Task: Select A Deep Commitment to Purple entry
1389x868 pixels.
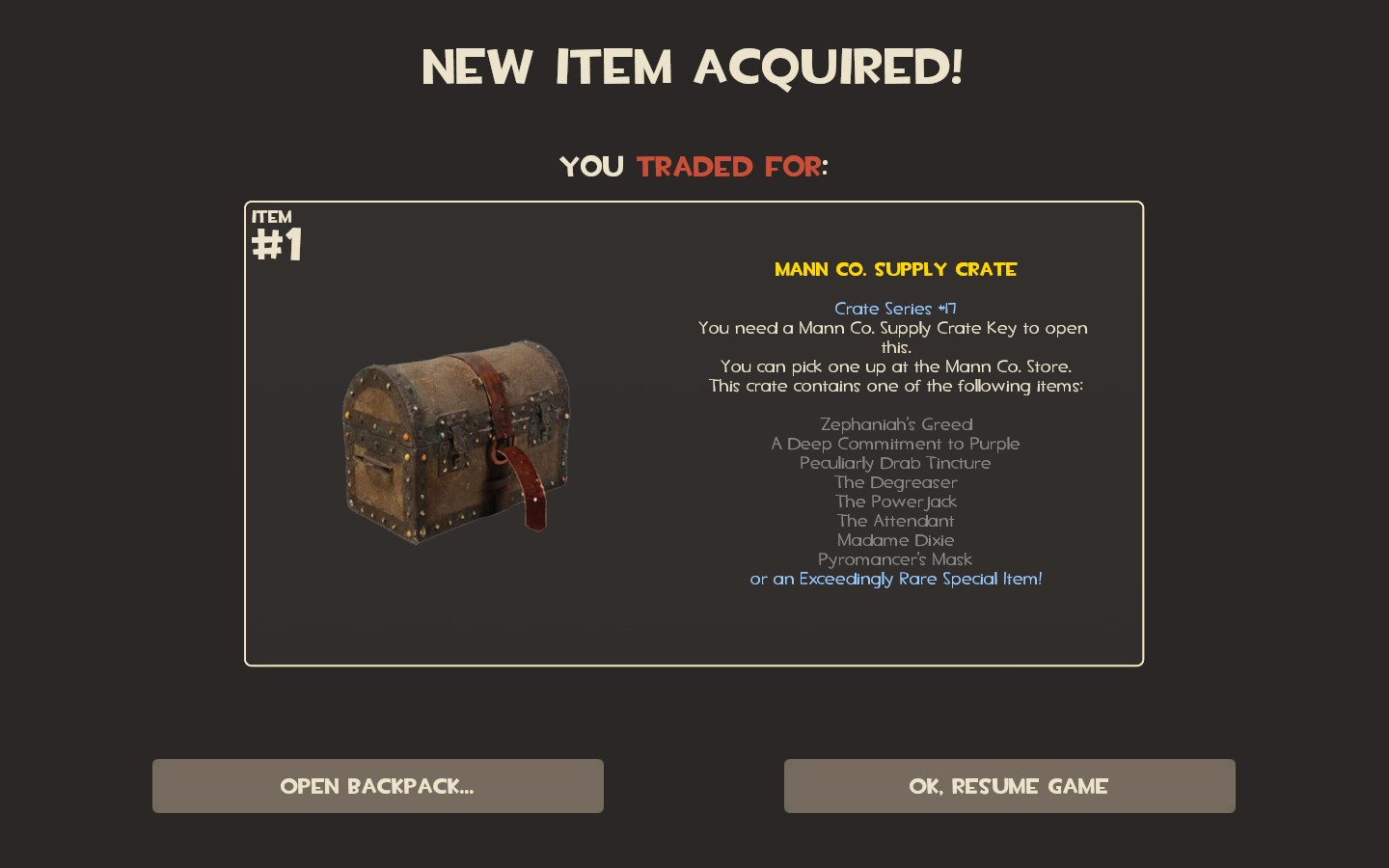Action: [895, 444]
